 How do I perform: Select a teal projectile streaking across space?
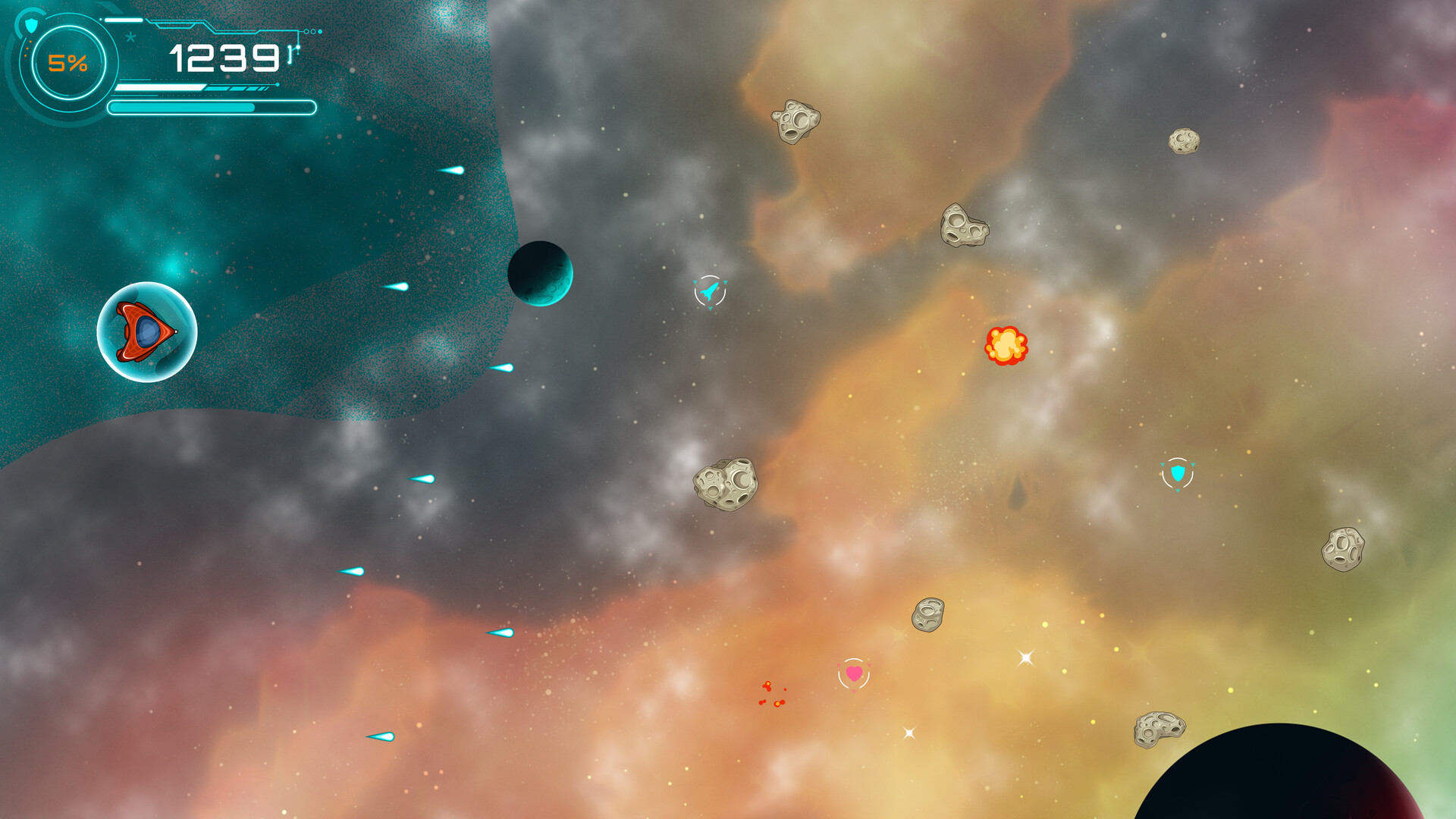422,479
